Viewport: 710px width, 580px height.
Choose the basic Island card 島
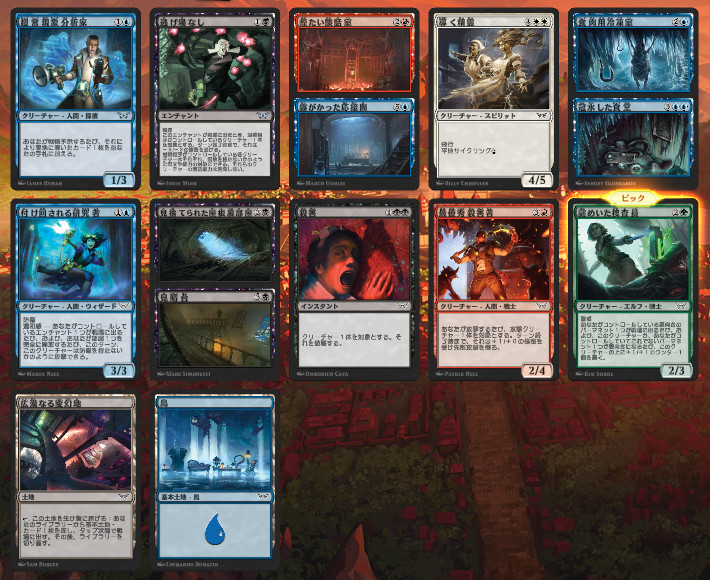point(214,476)
